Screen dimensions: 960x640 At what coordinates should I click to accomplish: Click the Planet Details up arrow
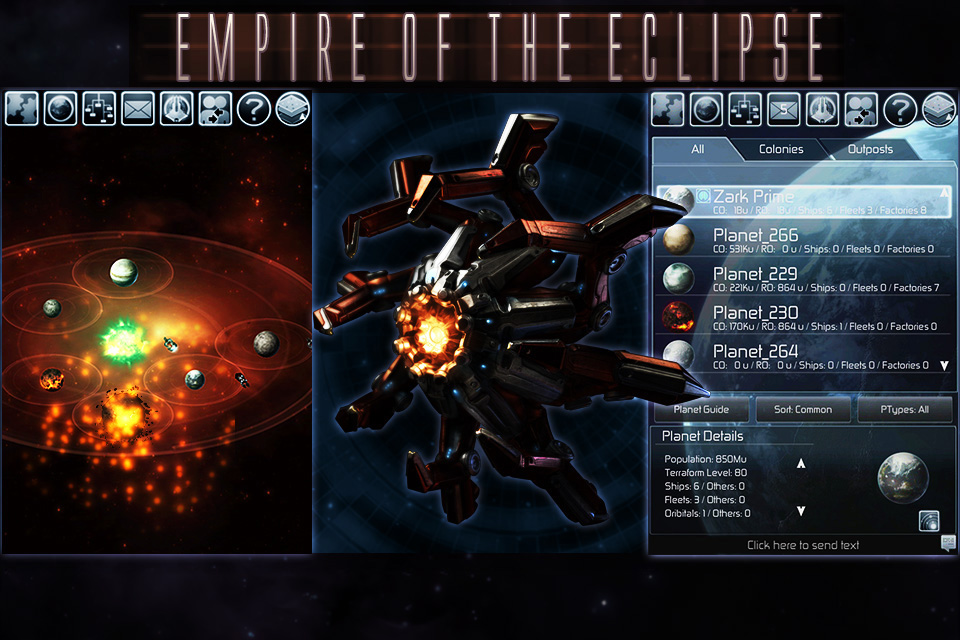pyautogui.click(x=801, y=463)
